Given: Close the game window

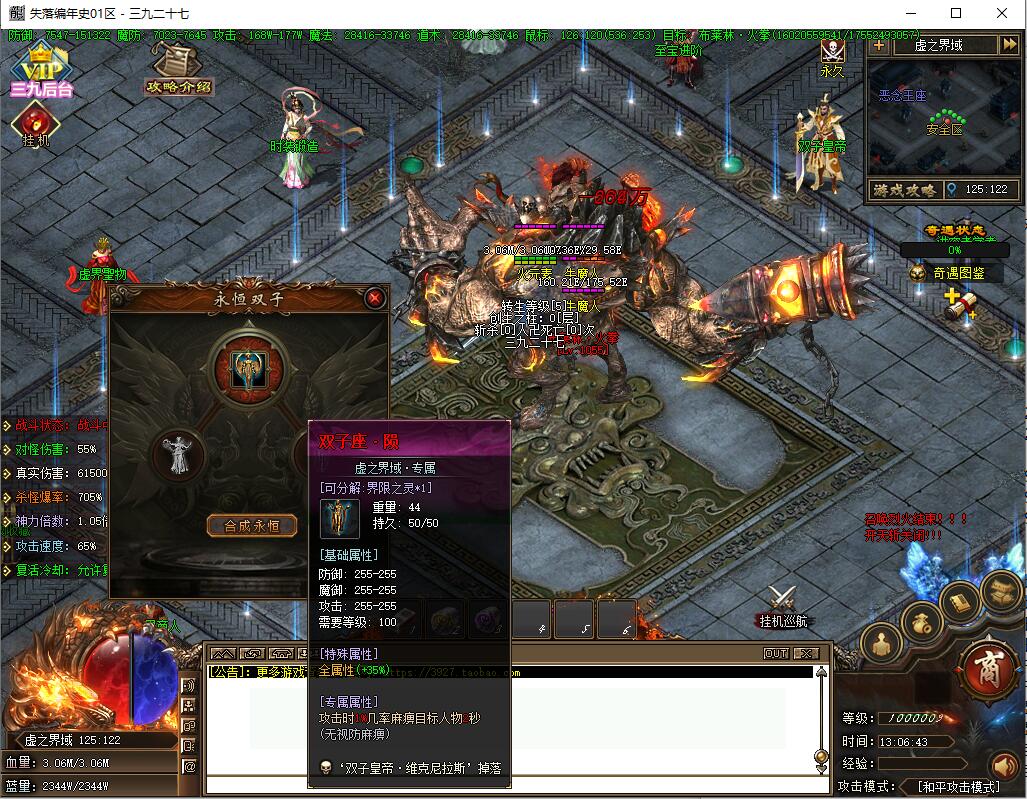Looking at the screenshot, I should 1001,14.
